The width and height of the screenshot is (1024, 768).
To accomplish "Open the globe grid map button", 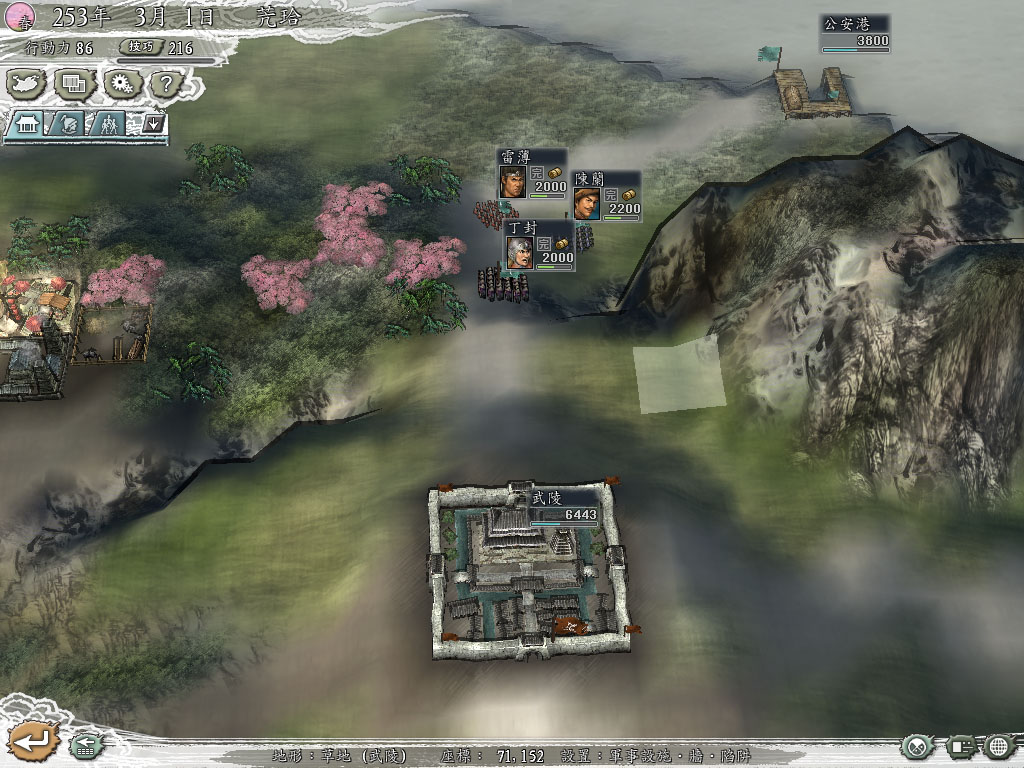I will click(x=1000, y=746).
